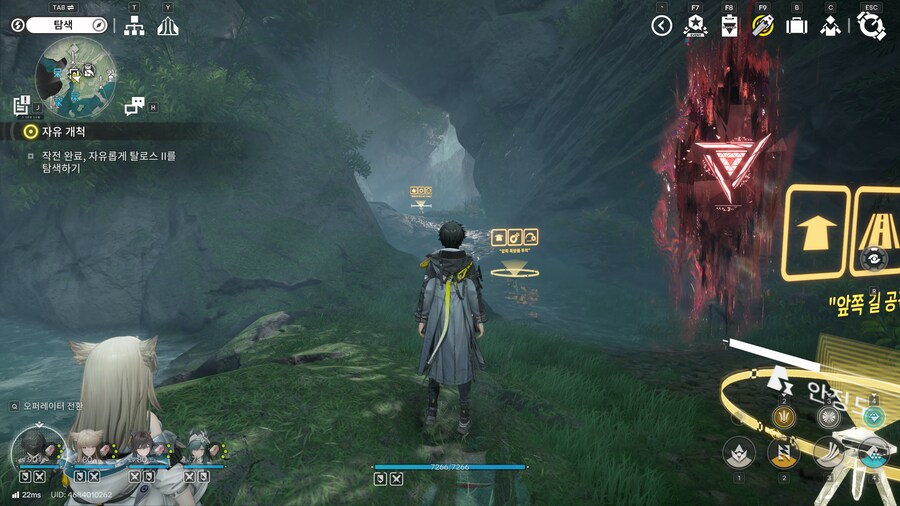900x506 pixels.
Task: Open the mission log document icon
Action: tap(23, 104)
